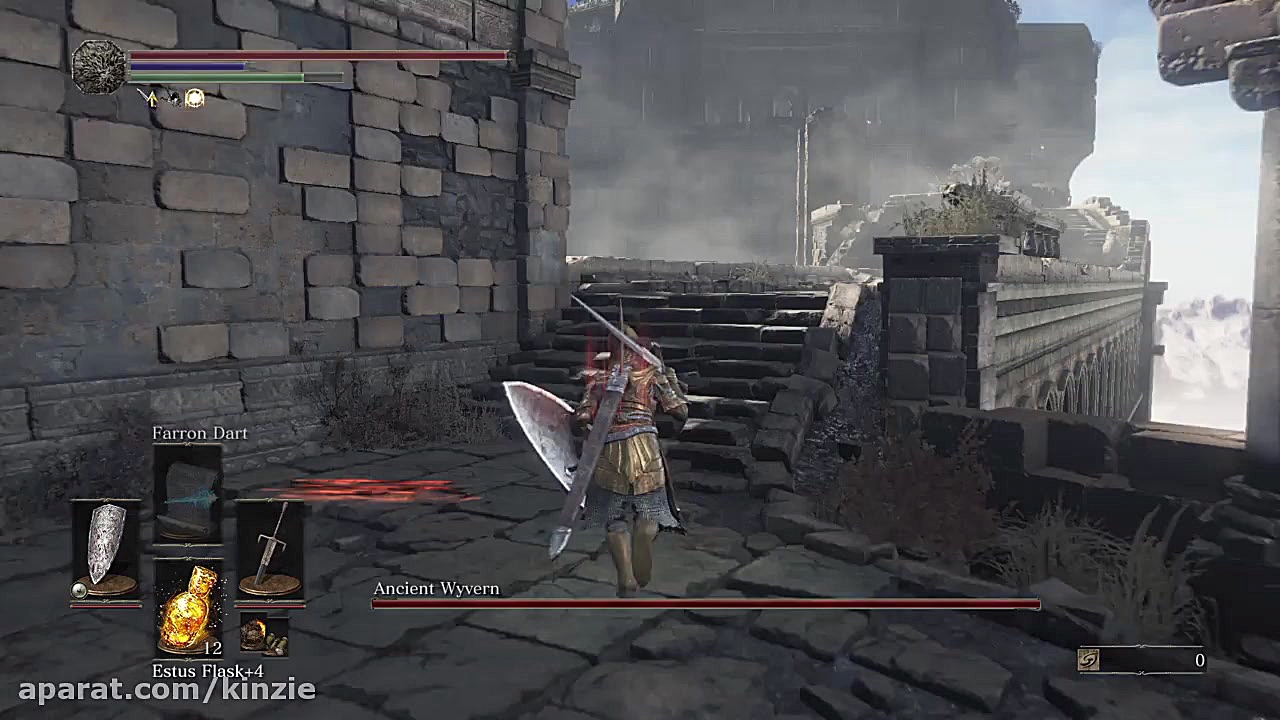Open the aparat.com/kinzie watermark link

tap(158, 688)
